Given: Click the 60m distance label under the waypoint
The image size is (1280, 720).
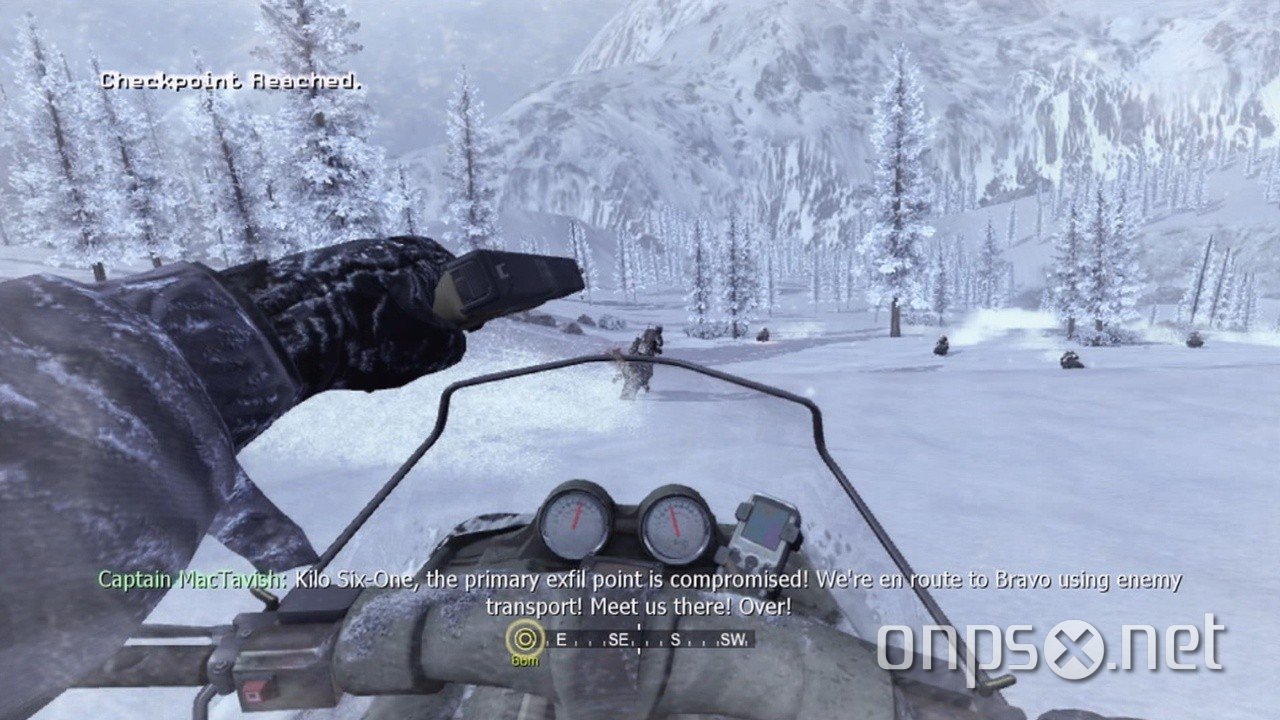Looking at the screenshot, I should coord(524,660).
